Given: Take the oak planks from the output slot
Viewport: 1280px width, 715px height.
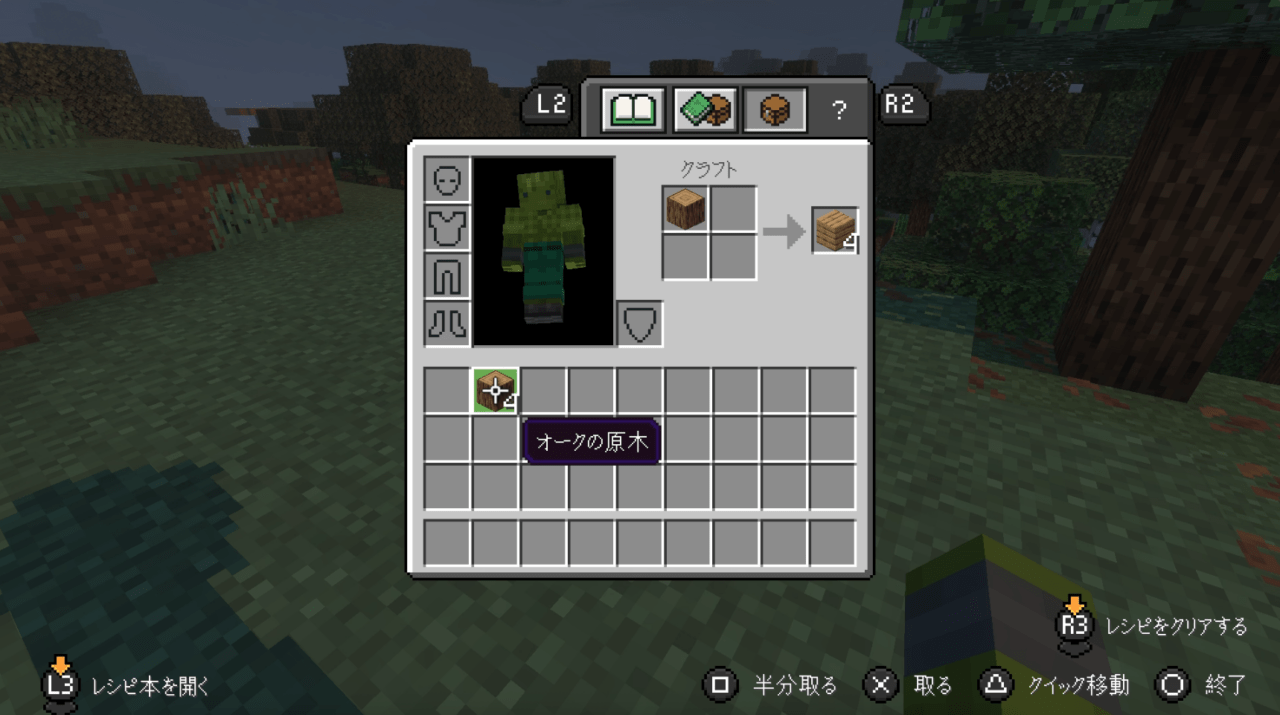Looking at the screenshot, I should (835, 231).
